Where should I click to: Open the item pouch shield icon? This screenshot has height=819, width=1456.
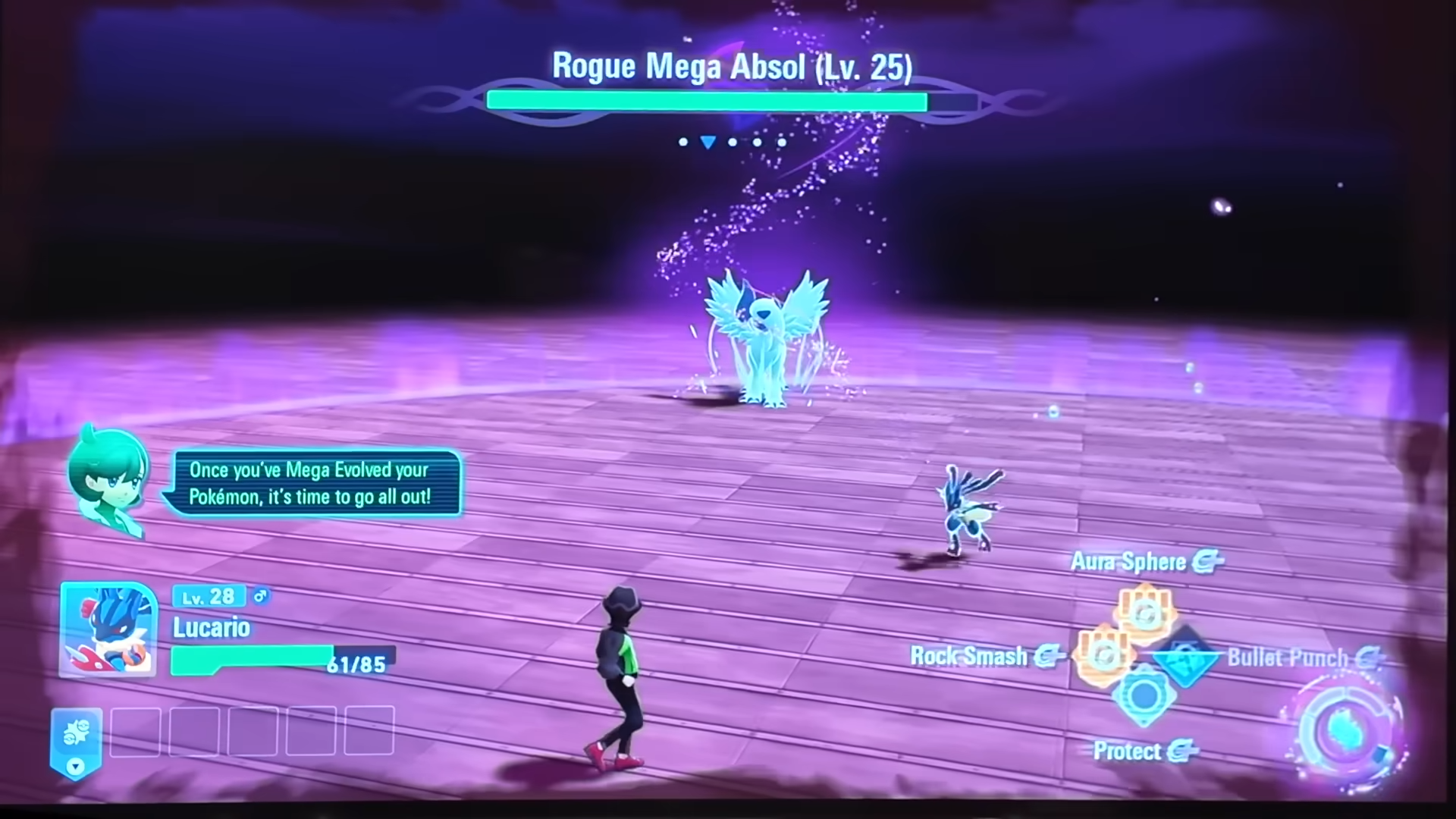click(x=76, y=741)
